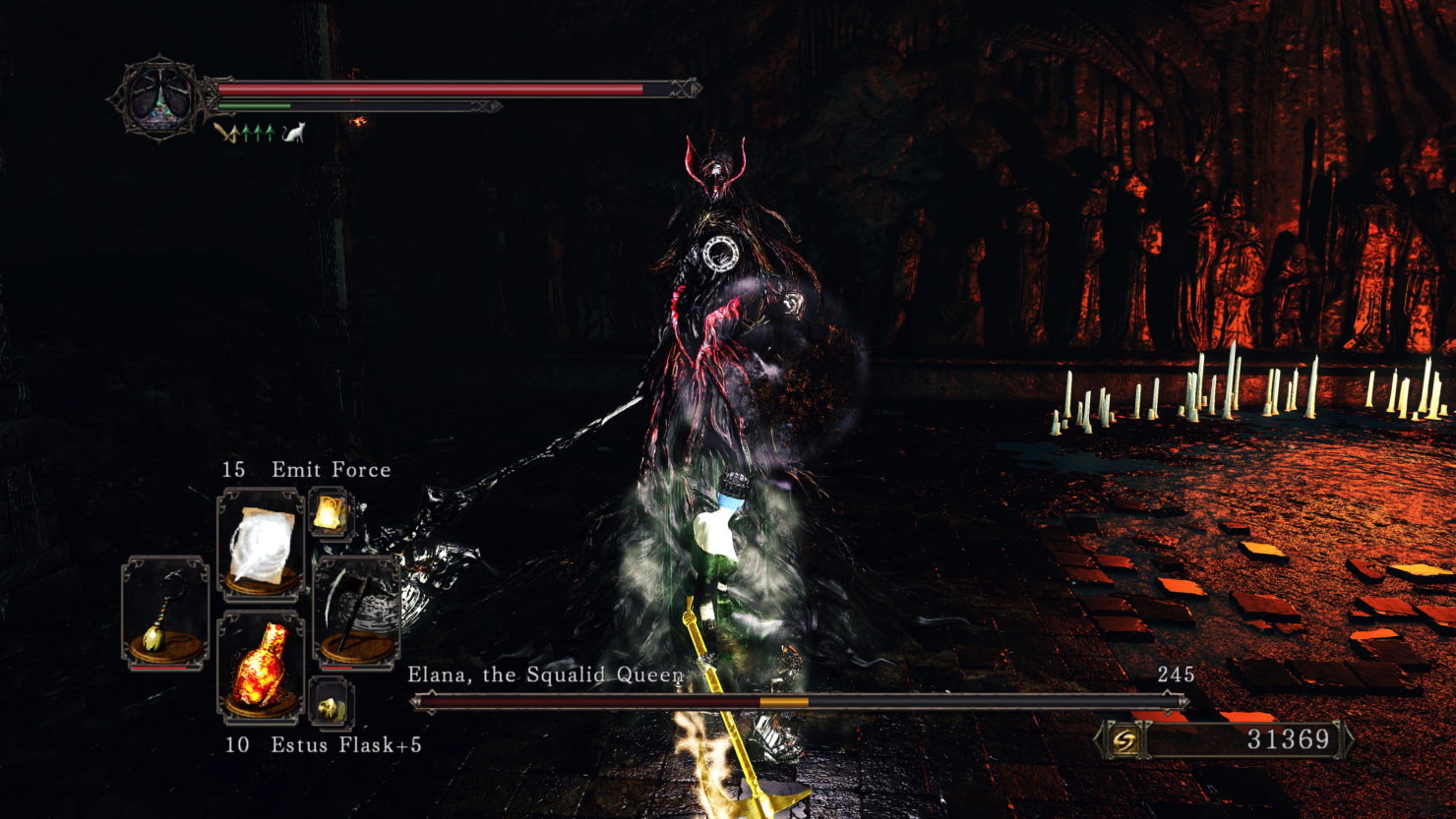The width and height of the screenshot is (1456, 819).
Task: Click the 245 damage number above the boss bar
Action: [x=1178, y=673]
